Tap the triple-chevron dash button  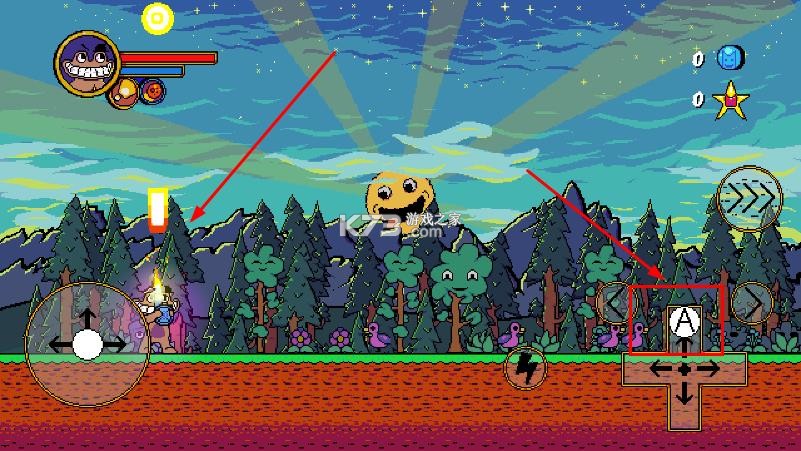[x=750, y=198]
